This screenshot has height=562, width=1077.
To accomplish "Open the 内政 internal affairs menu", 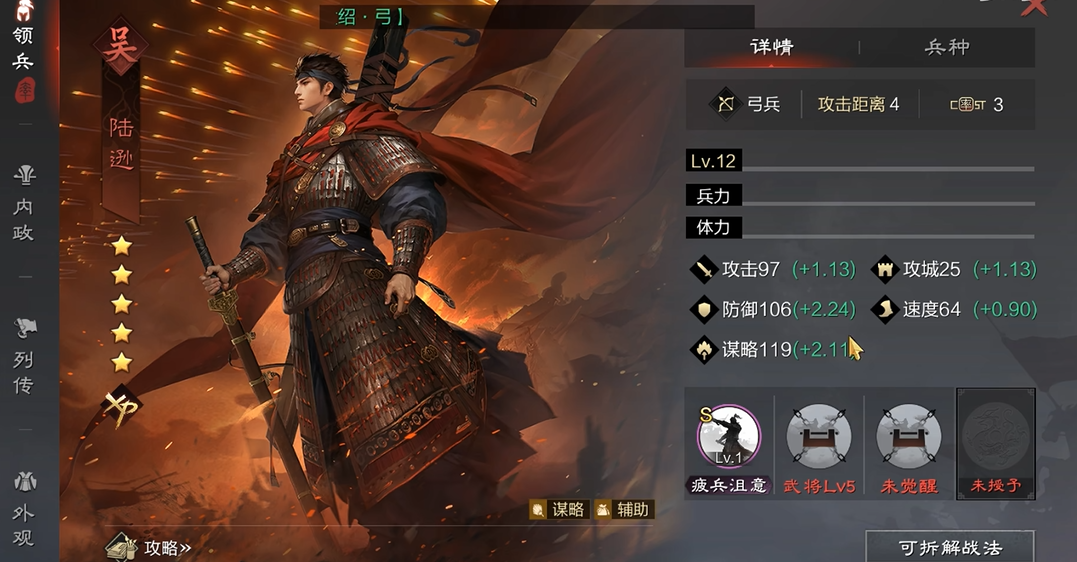I will 23,205.
